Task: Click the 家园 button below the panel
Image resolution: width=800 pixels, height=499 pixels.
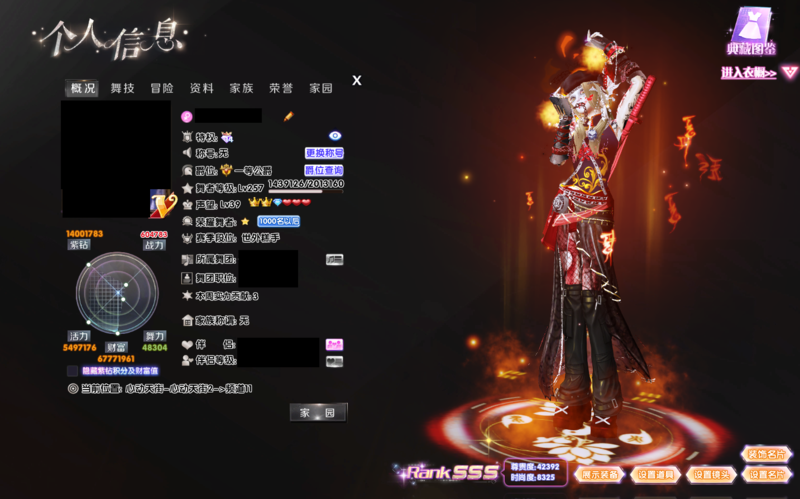Action: pyautogui.click(x=319, y=412)
